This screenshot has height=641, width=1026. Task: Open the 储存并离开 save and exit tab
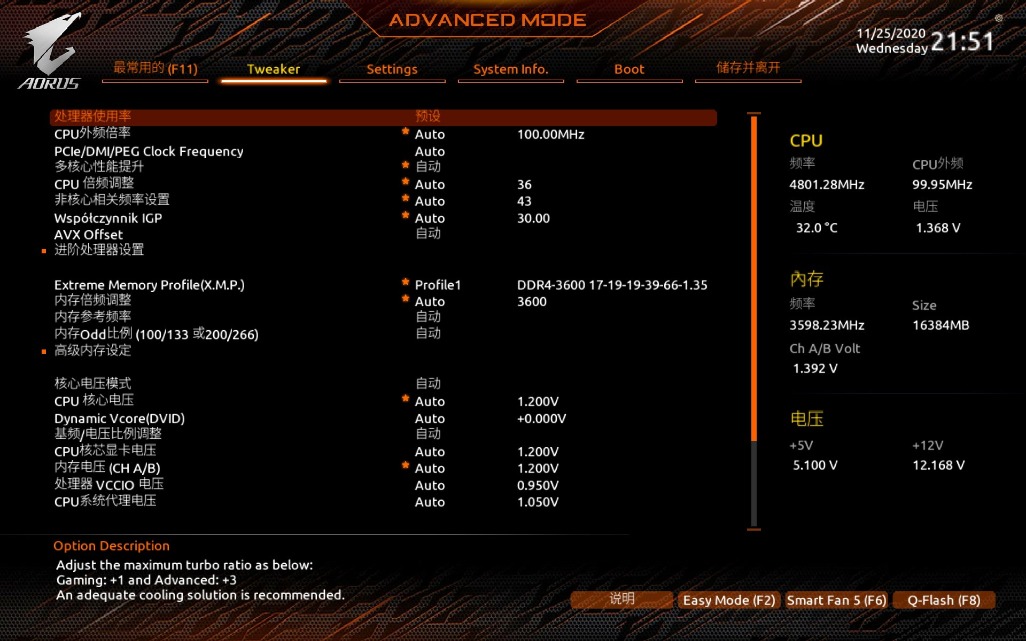point(747,68)
